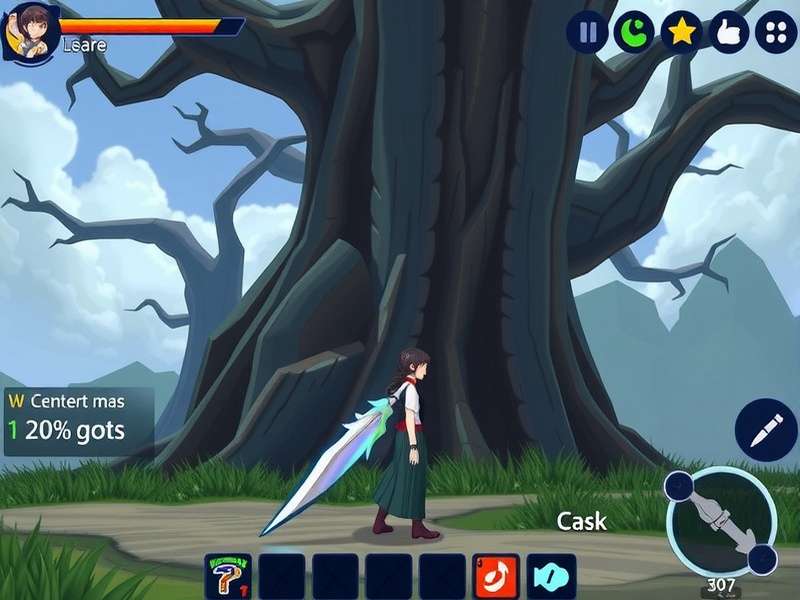Use the red swirl item slot

coord(497,577)
